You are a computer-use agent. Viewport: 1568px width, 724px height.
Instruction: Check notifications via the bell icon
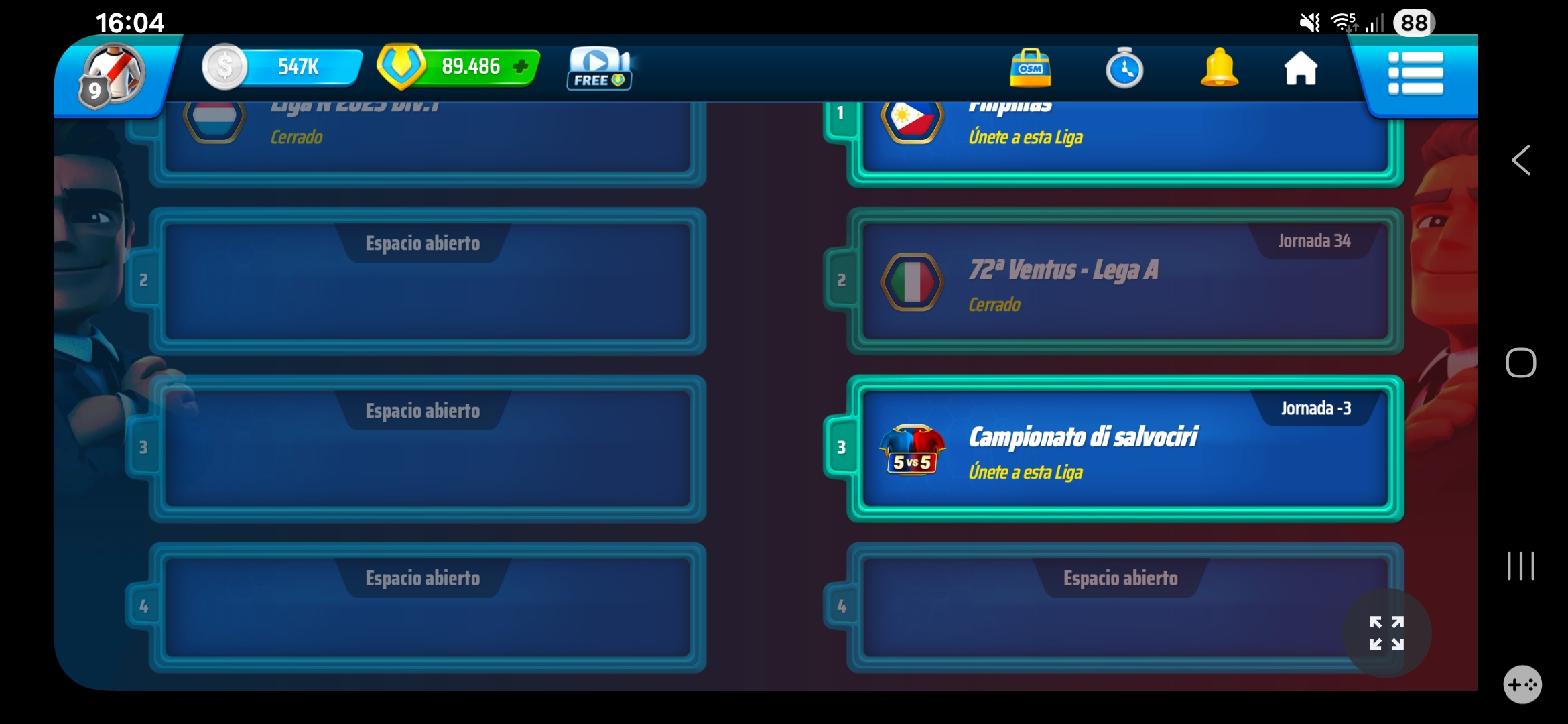coord(1219,69)
